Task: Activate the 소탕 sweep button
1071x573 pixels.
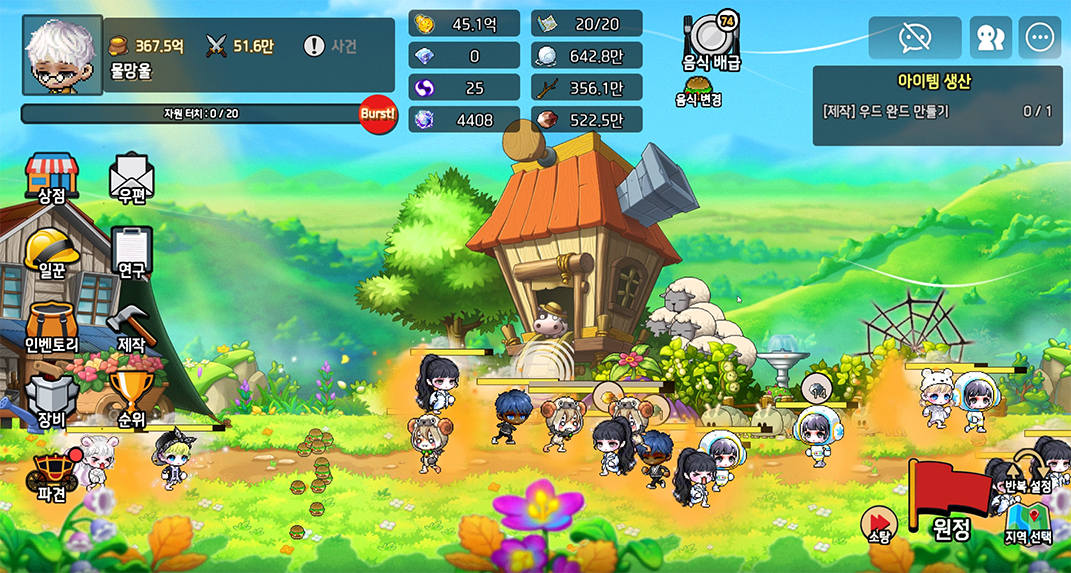Action: pyautogui.click(x=877, y=525)
